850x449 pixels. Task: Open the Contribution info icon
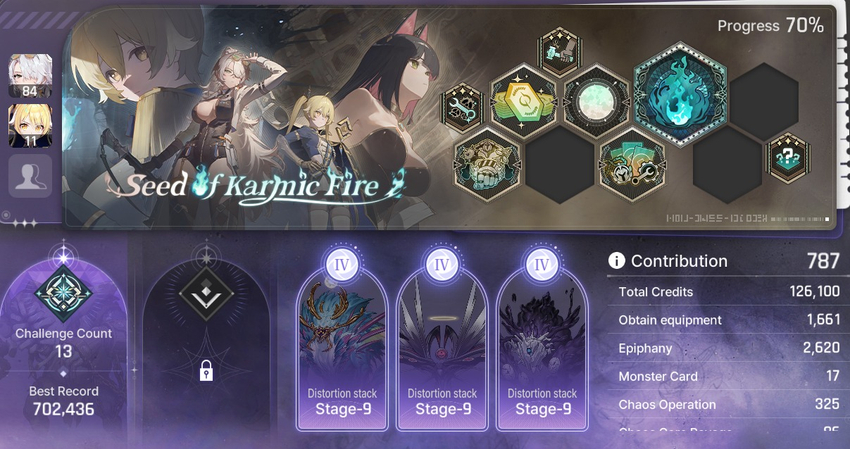616,261
